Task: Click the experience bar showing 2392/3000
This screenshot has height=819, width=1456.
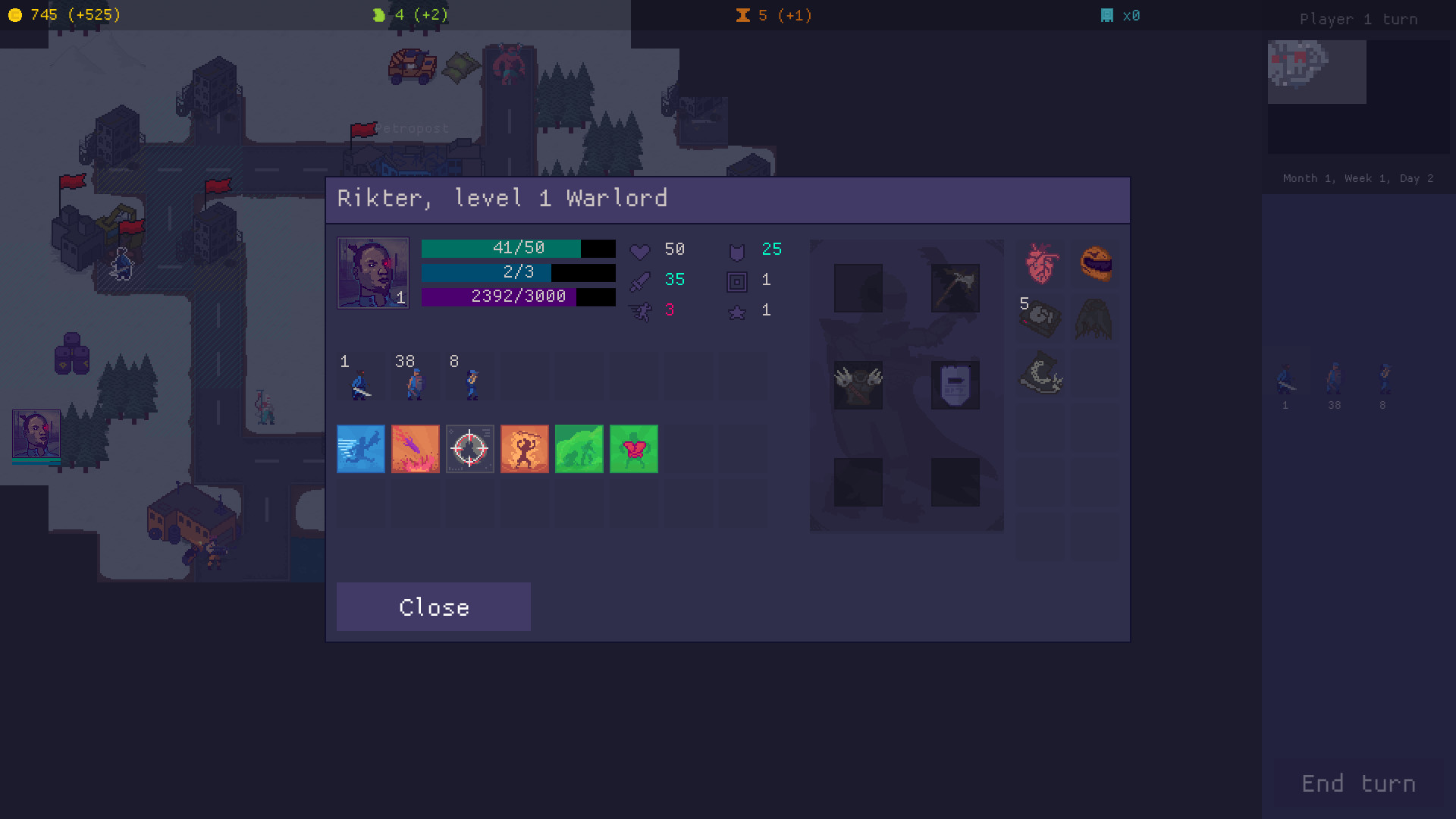Action: coord(518,298)
